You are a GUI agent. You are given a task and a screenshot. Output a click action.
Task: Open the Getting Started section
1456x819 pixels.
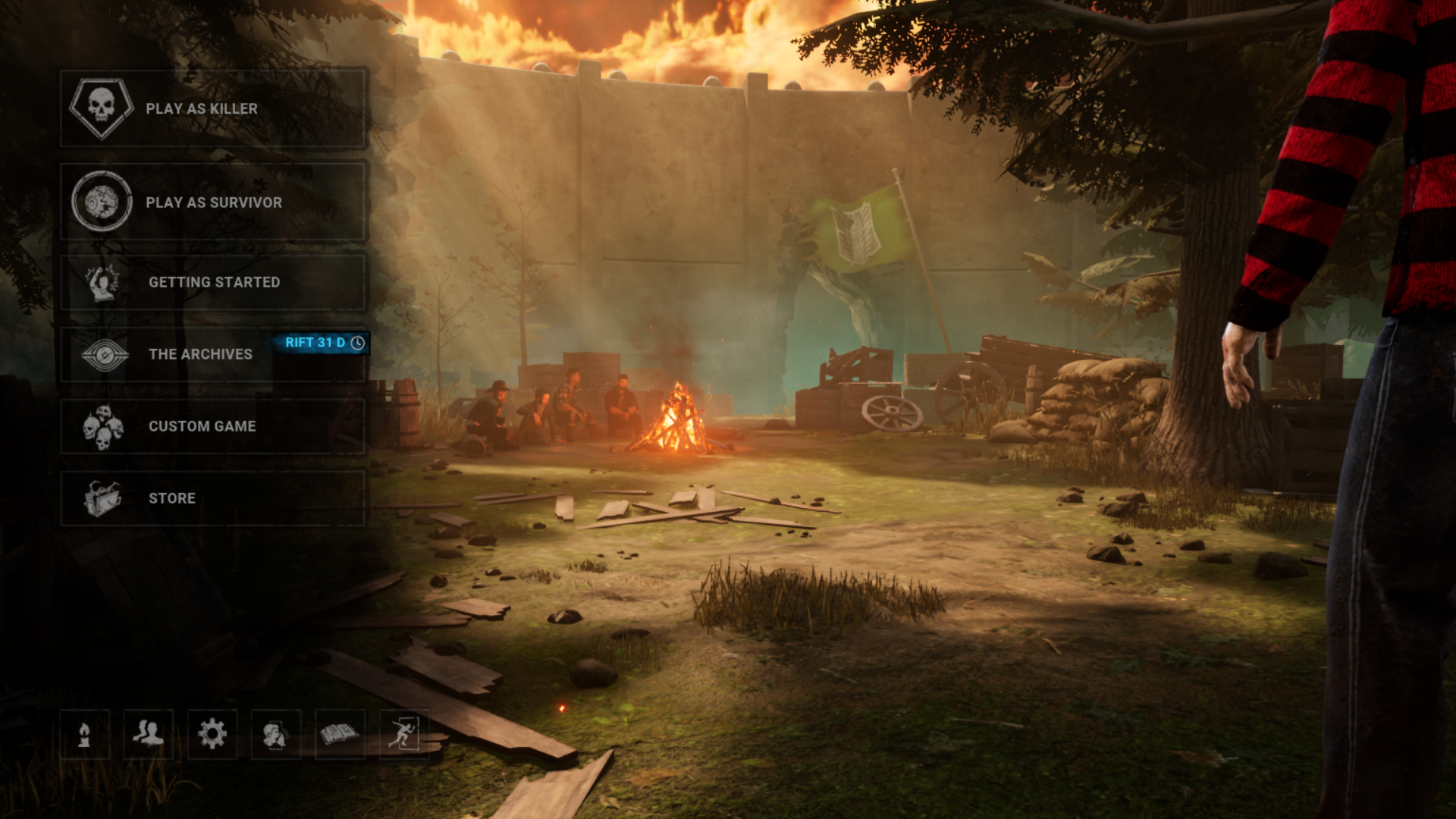(213, 282)
